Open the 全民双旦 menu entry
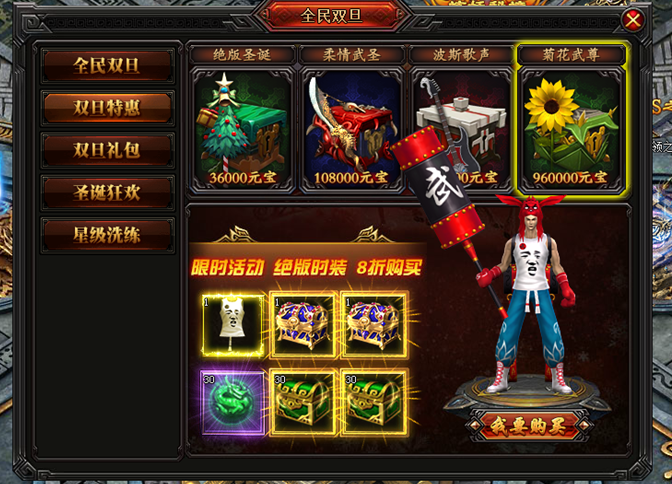Image resolution: width=672 pixels, height=484 pixels. (x=107, y=66)
